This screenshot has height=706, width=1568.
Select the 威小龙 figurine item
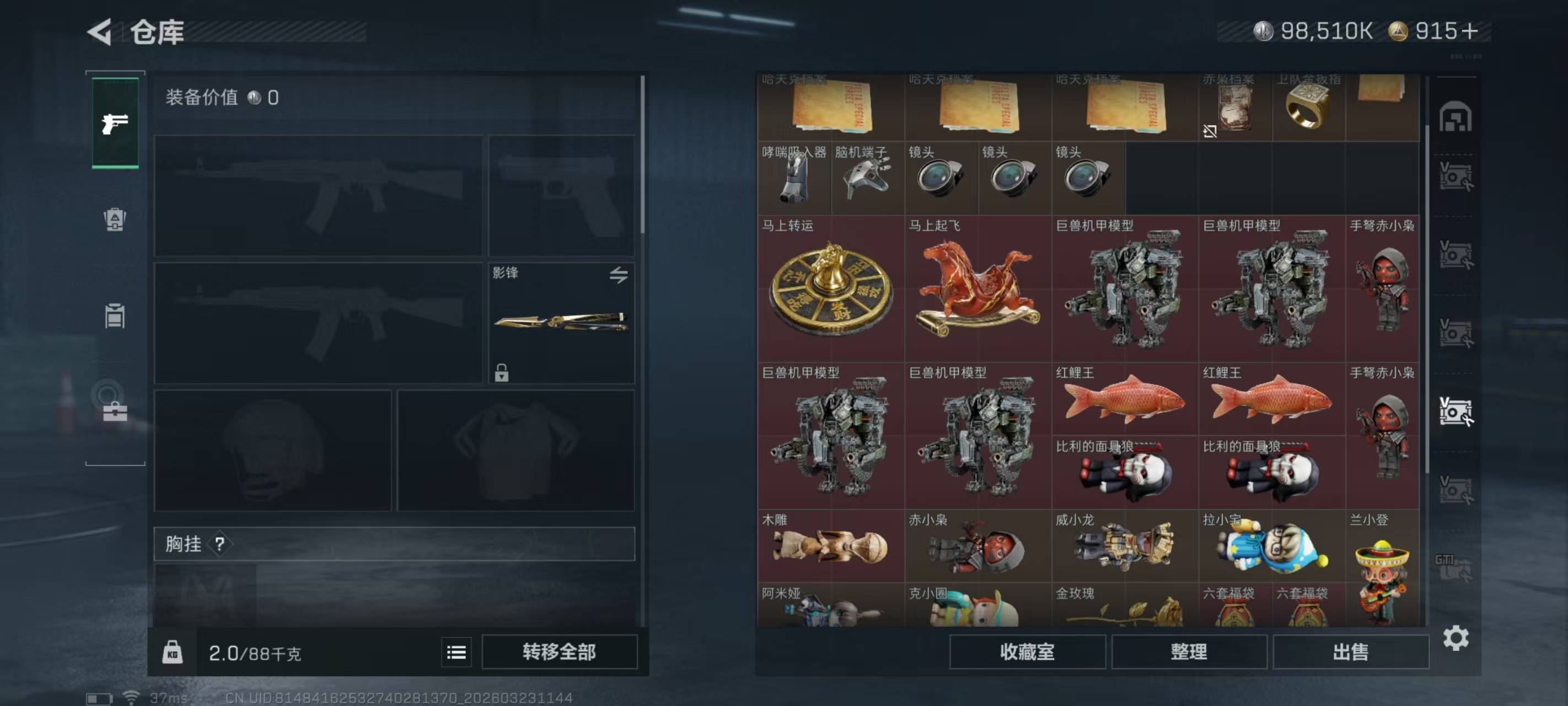tap(1124, 545)
